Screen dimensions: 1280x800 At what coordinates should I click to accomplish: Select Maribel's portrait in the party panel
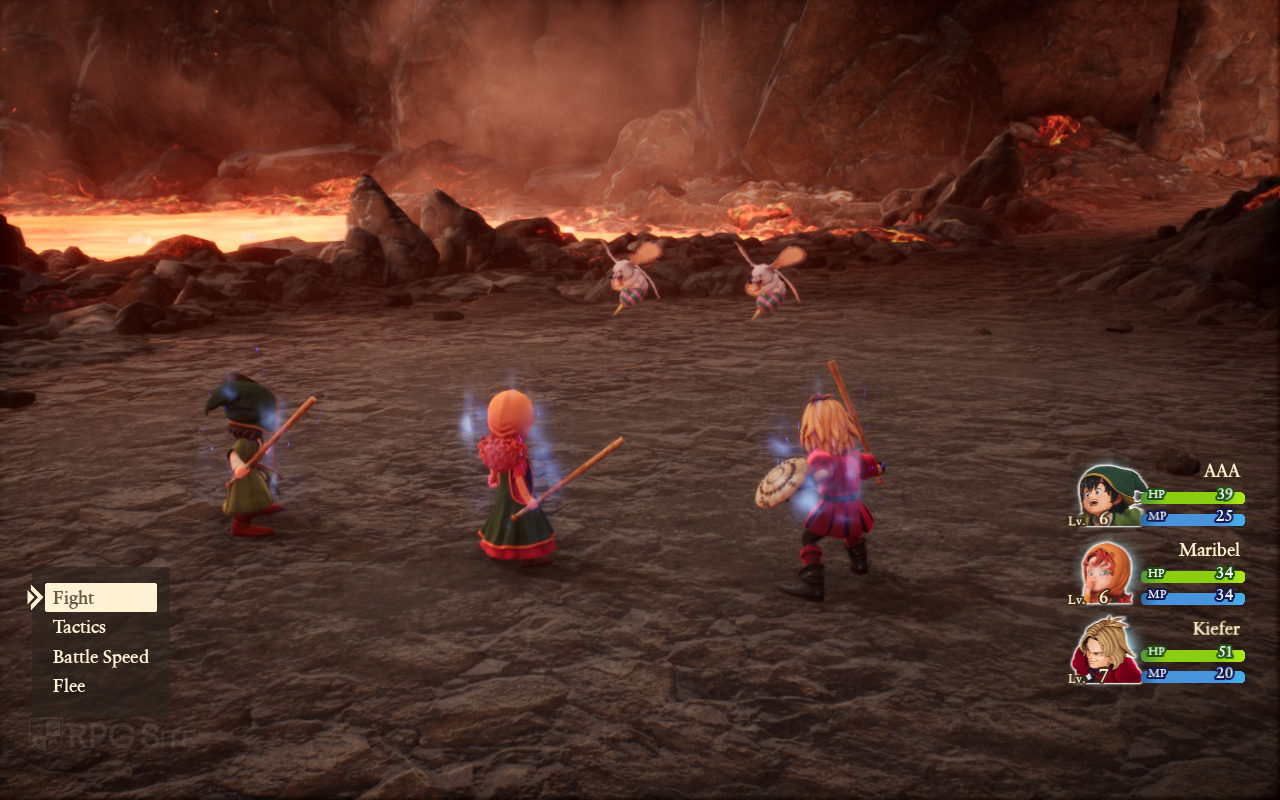tap(1110, 574)
